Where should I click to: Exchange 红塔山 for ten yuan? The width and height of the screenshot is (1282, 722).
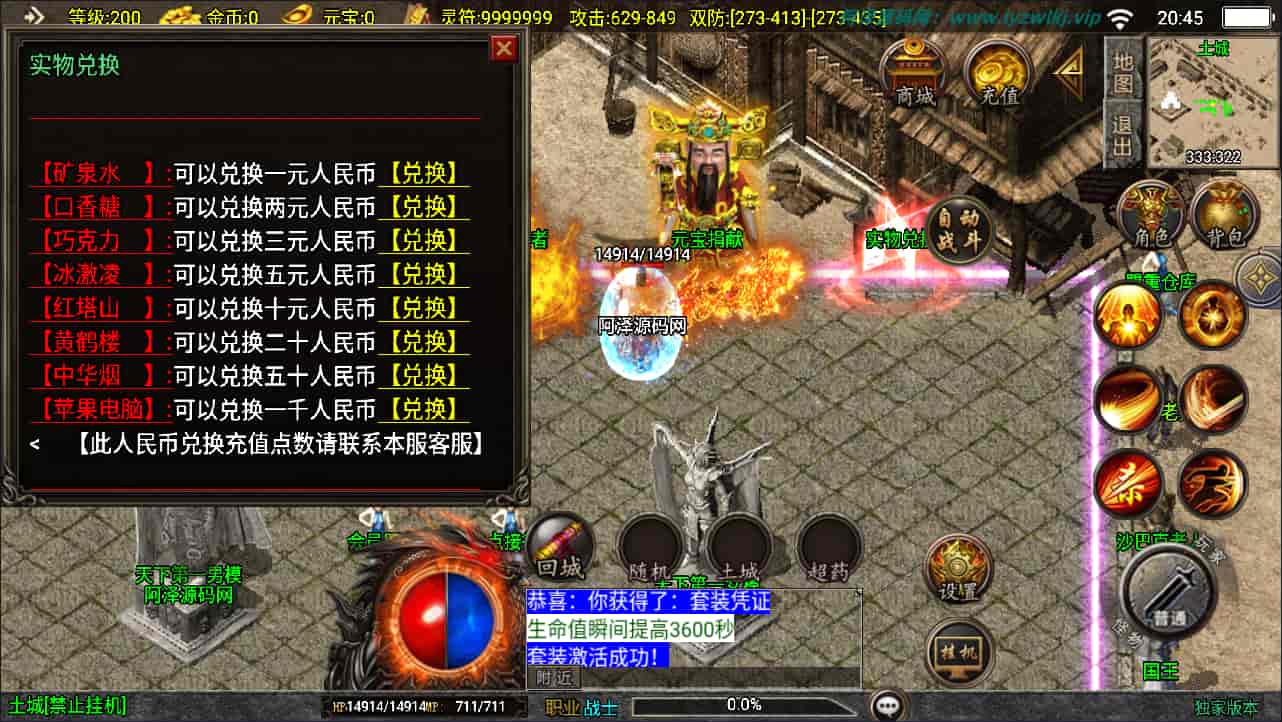pyautogui.click(x=423, y=308)
